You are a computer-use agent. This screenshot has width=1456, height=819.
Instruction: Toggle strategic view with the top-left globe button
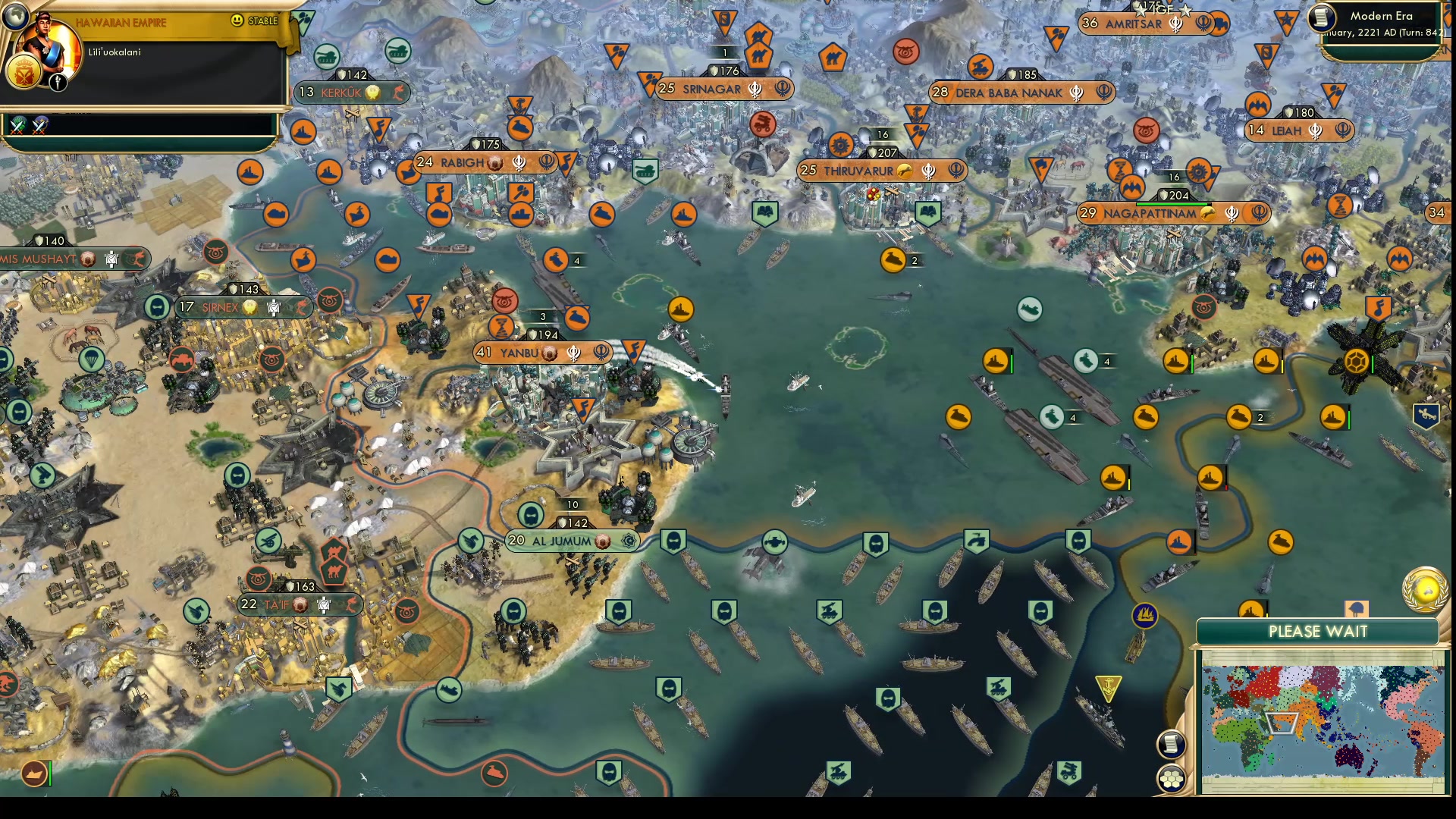(x=17, y=17)
